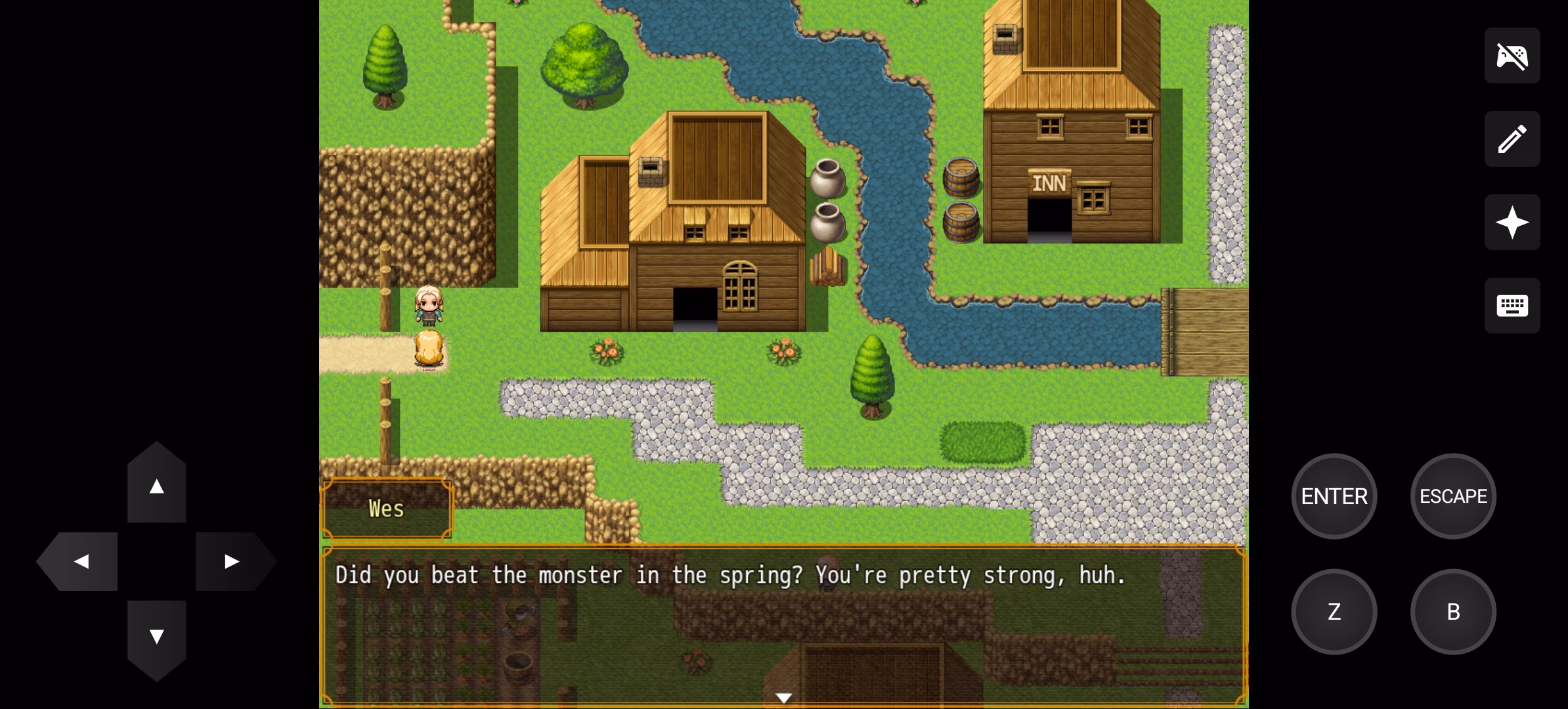Screen dimensions: 1568x709
Task: Tap the round Z button
Action: (1334, 612)
